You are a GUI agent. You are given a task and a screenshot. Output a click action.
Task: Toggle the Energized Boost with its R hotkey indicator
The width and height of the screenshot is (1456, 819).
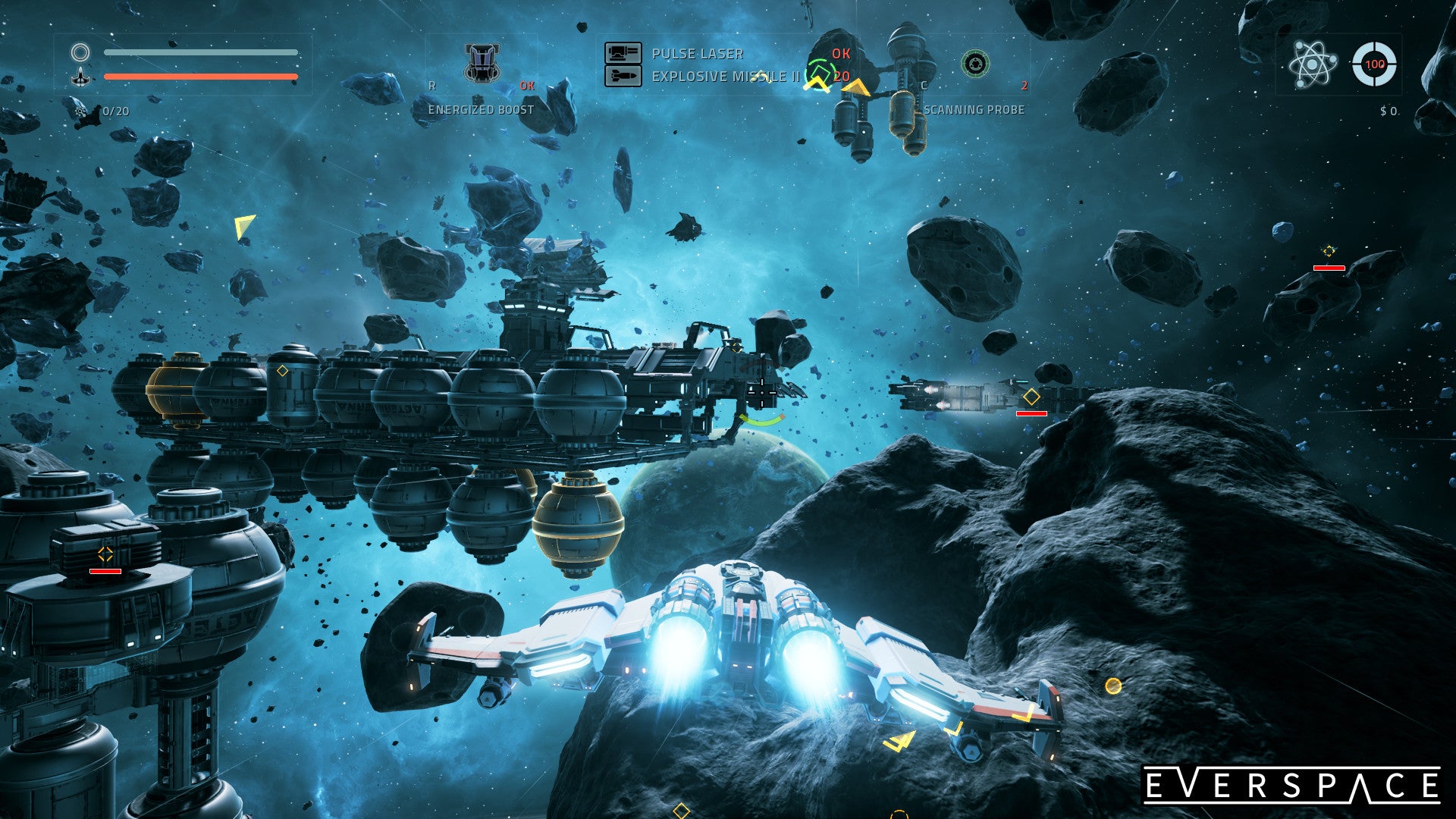tap(432, 86)
